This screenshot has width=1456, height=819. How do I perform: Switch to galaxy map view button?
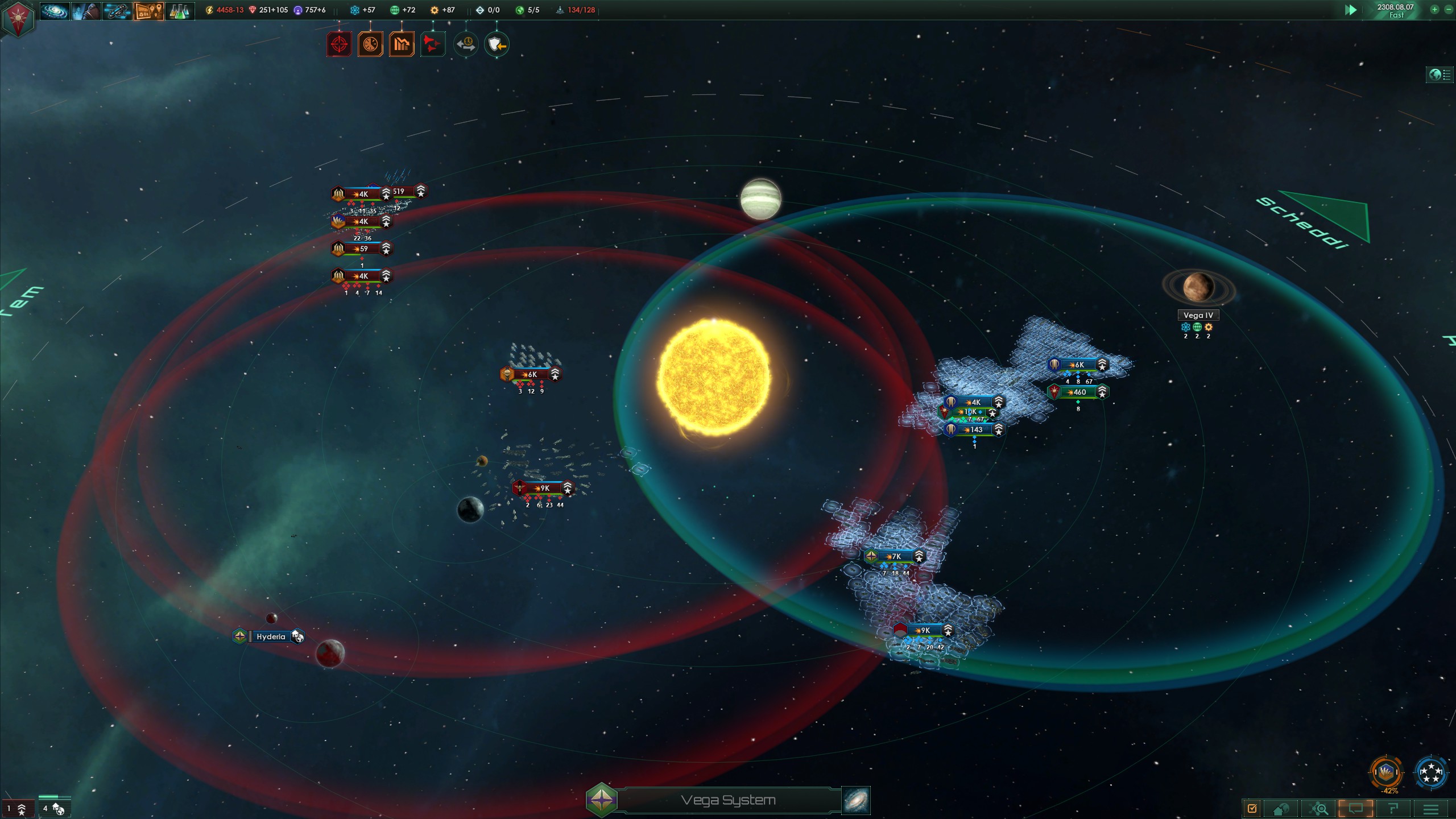point(855,800)
